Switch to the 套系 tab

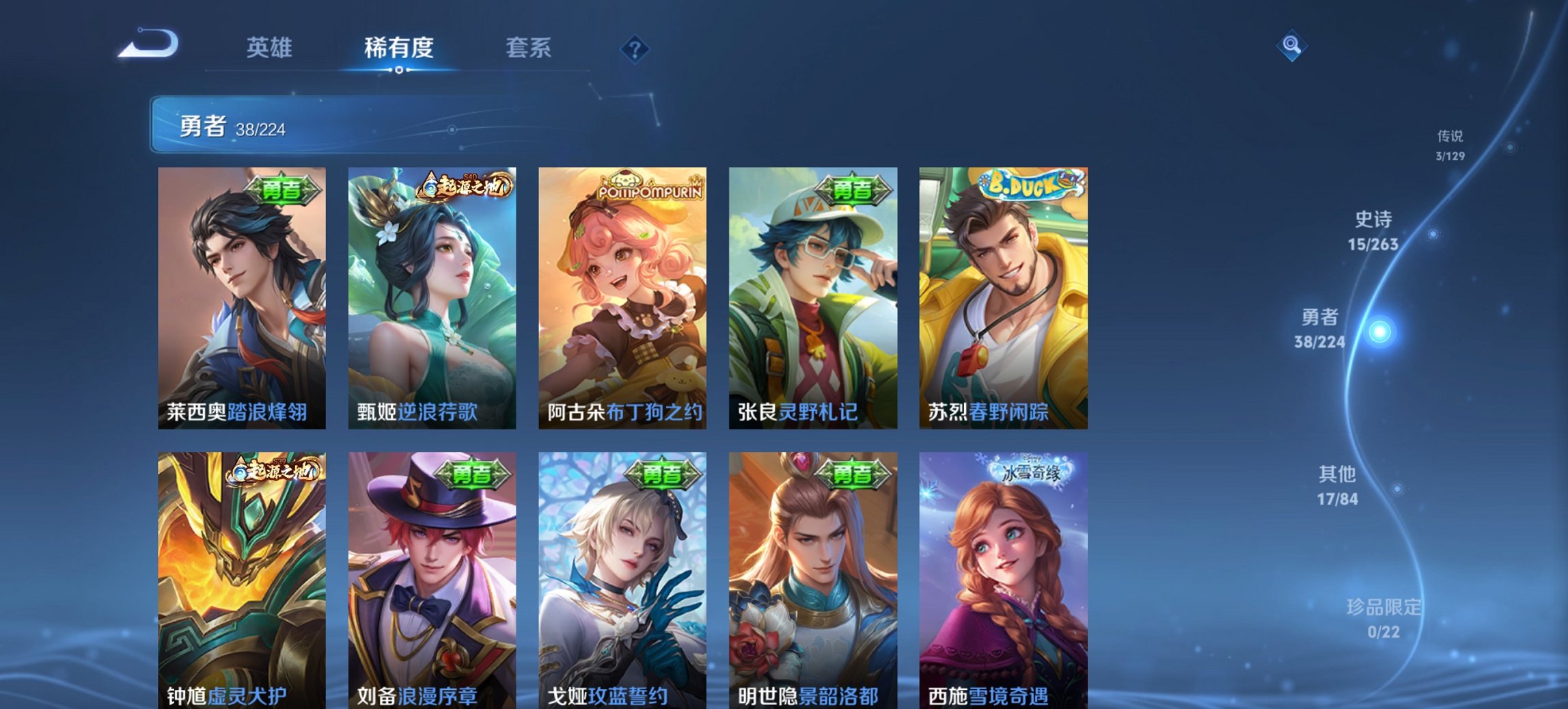coord(528,48)
